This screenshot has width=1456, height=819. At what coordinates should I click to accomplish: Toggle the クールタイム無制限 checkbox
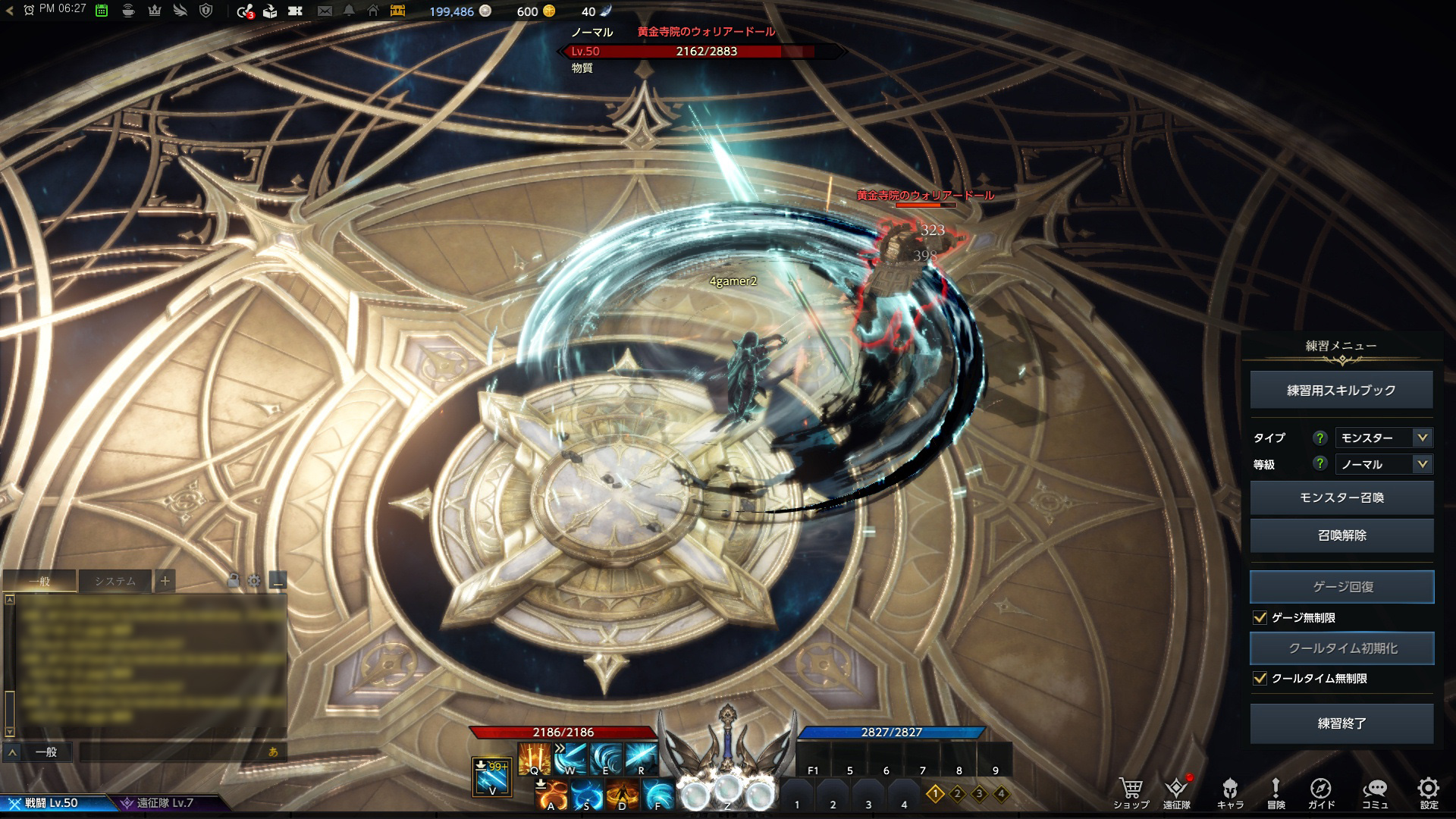point(1260,679)
